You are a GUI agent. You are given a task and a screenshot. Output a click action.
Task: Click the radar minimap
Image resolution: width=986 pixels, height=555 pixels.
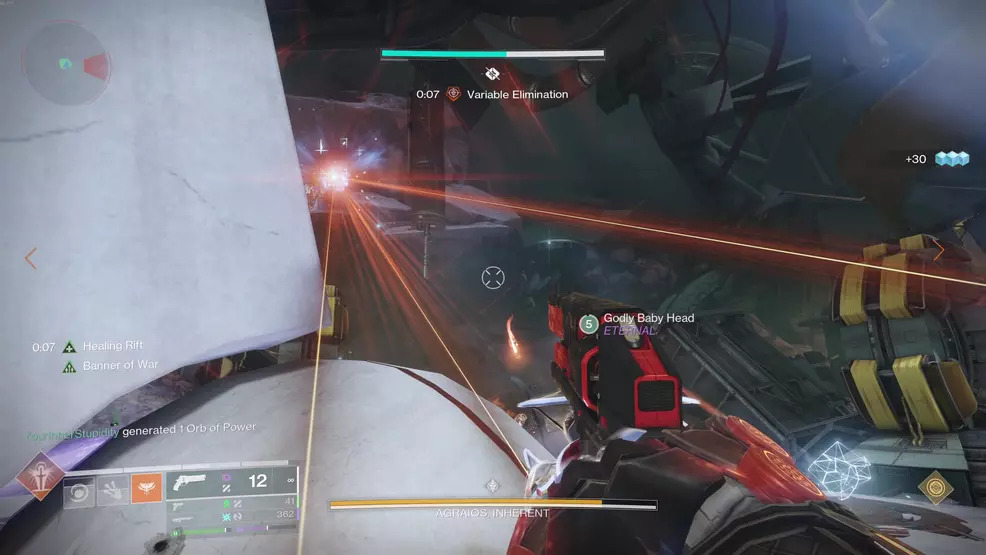click(67, 64)
